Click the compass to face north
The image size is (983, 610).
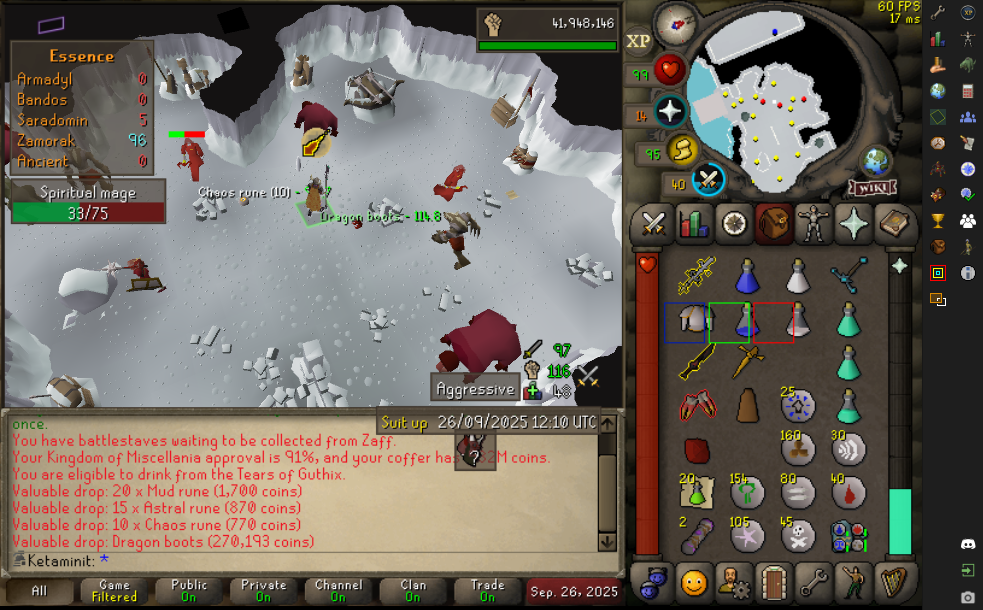click(676, 23)
